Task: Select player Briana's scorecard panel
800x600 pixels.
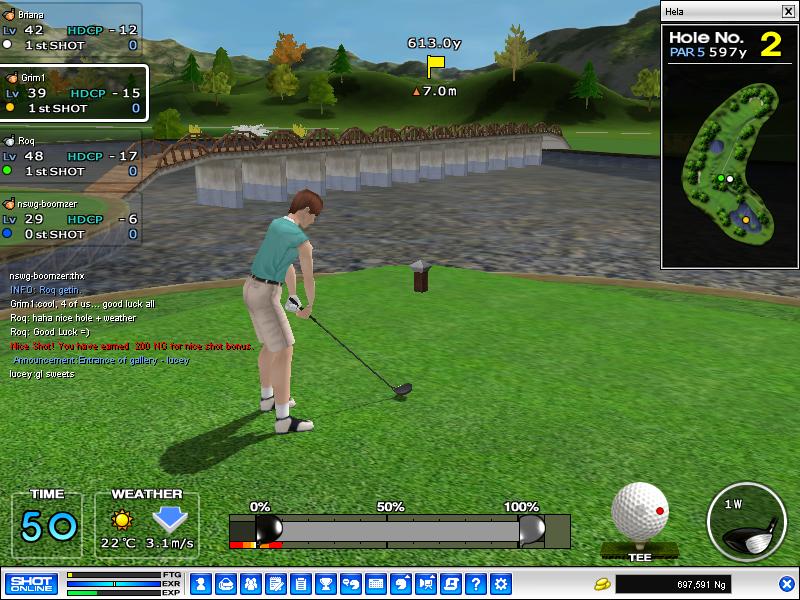Action: pyautogui.click(x=71, y=30)
